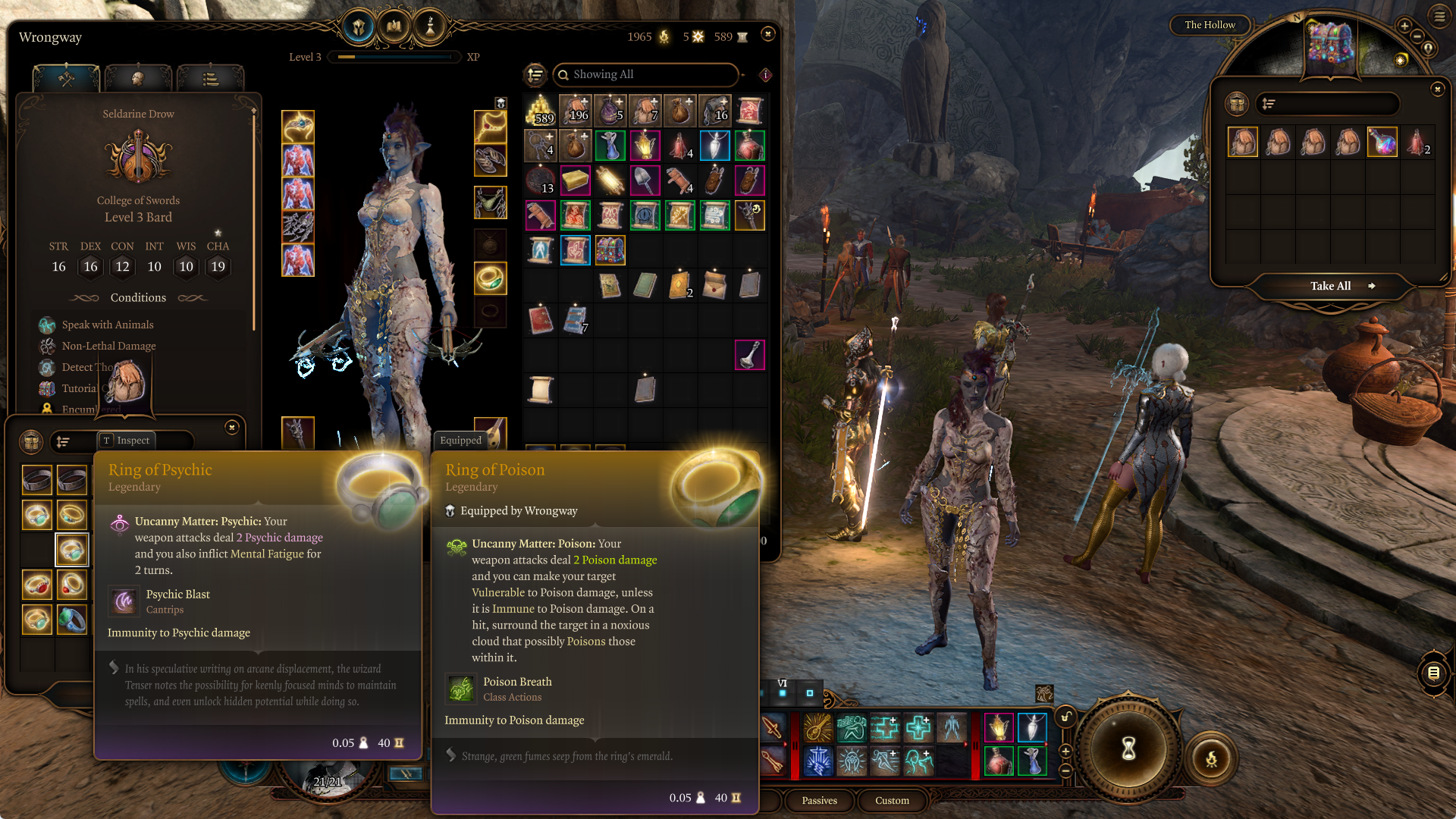Screen dimensions: 1456x819
Task: Select the gold coin pile slot
Action: (541, 111)
